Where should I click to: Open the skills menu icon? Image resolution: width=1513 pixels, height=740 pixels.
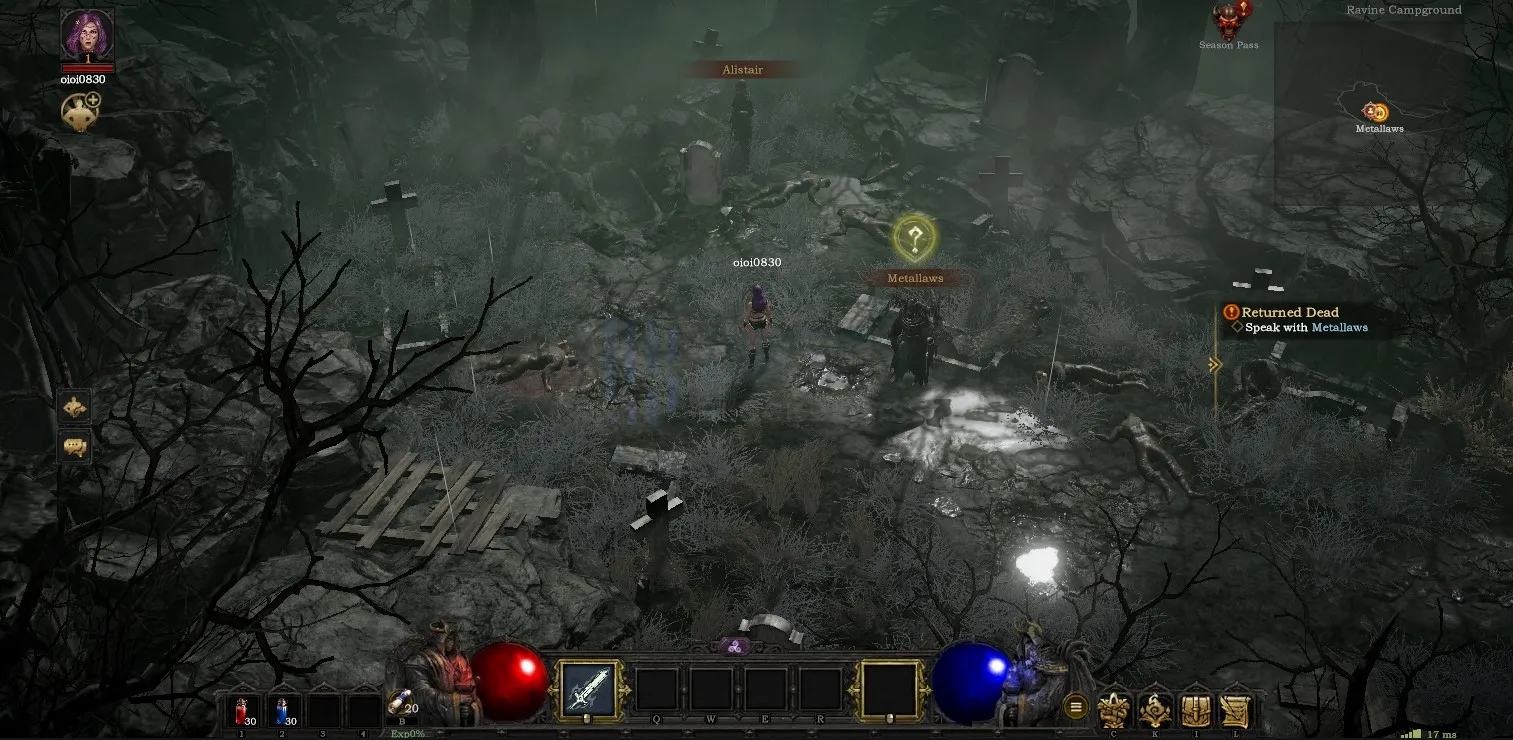[x=1155, y=710]
